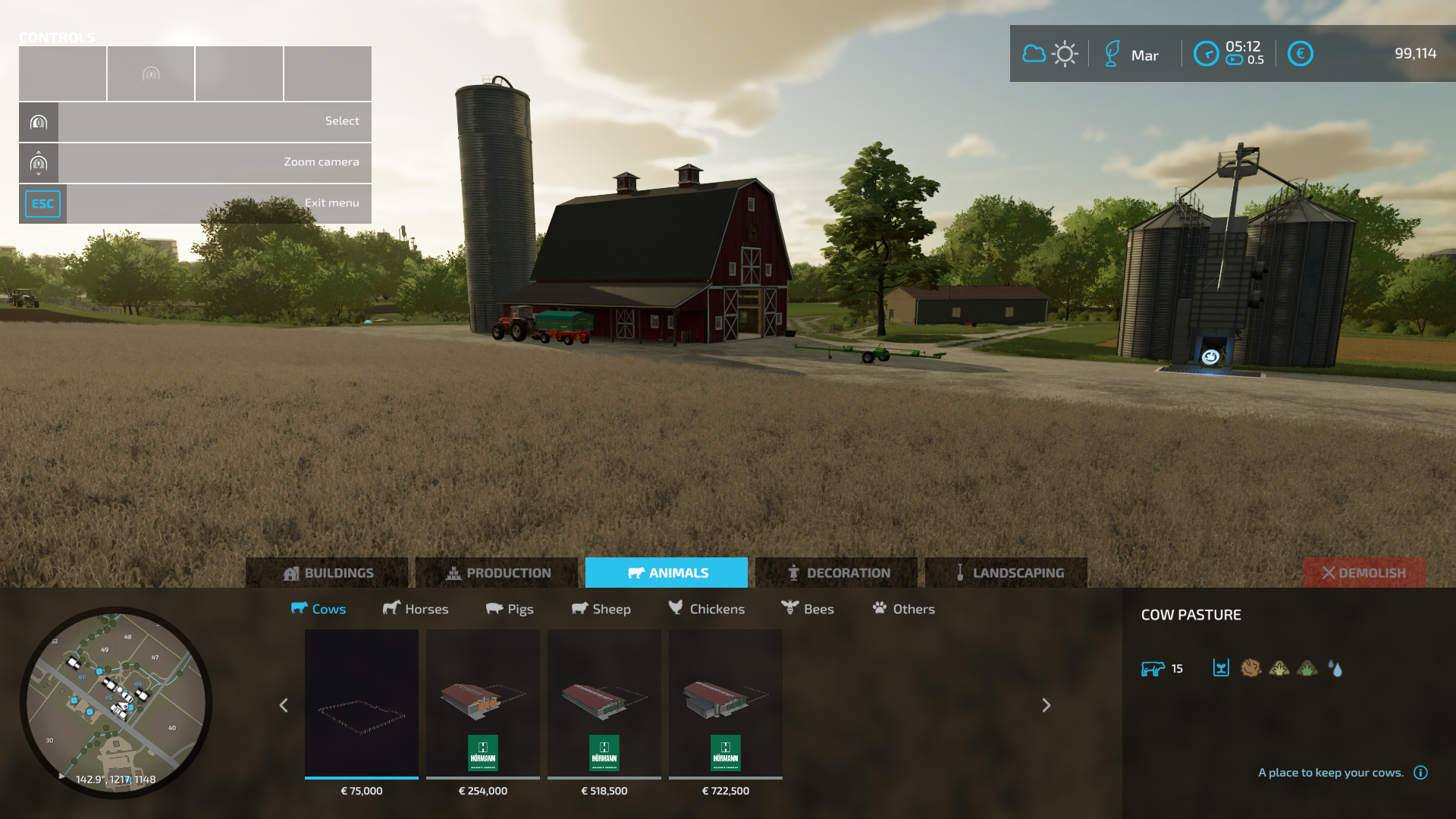The height and width of the screenshot is (819, 1456).
Task: View the Bees subcategory
Action: 808,609
